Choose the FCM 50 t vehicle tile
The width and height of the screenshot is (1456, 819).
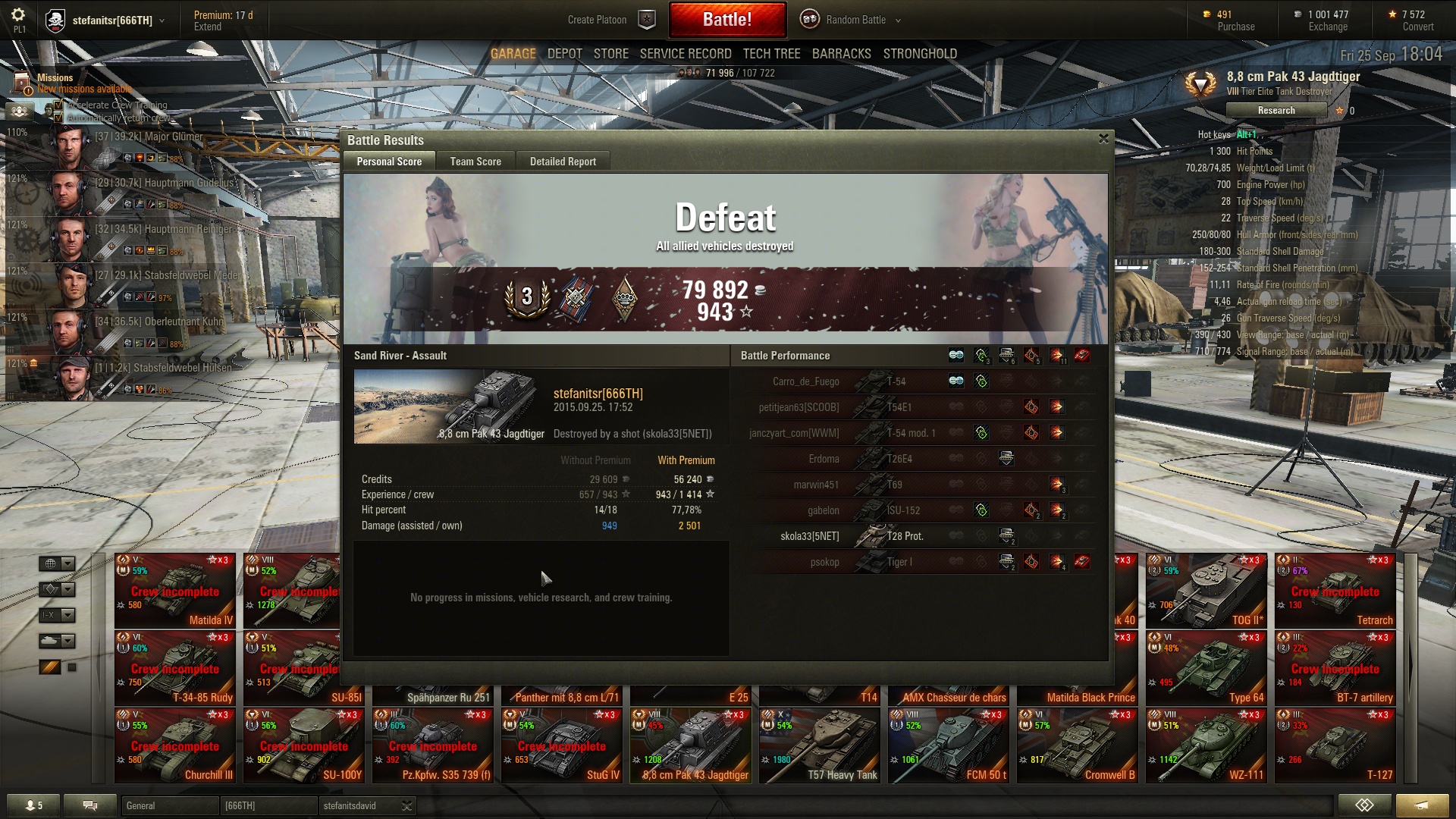tap(949, 745)
